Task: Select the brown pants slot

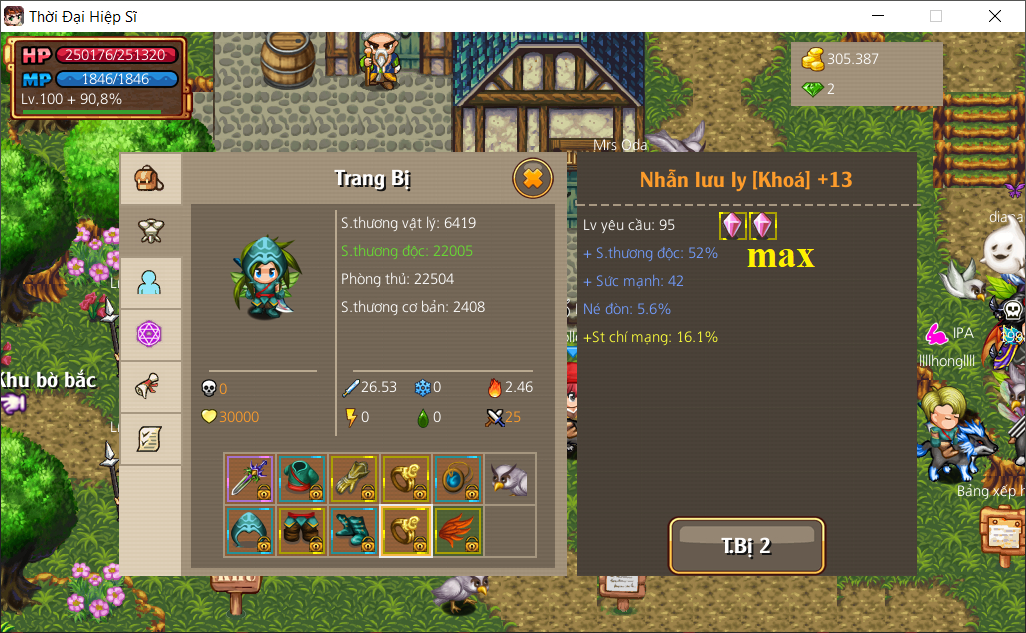Action: [x=302, y=531]
